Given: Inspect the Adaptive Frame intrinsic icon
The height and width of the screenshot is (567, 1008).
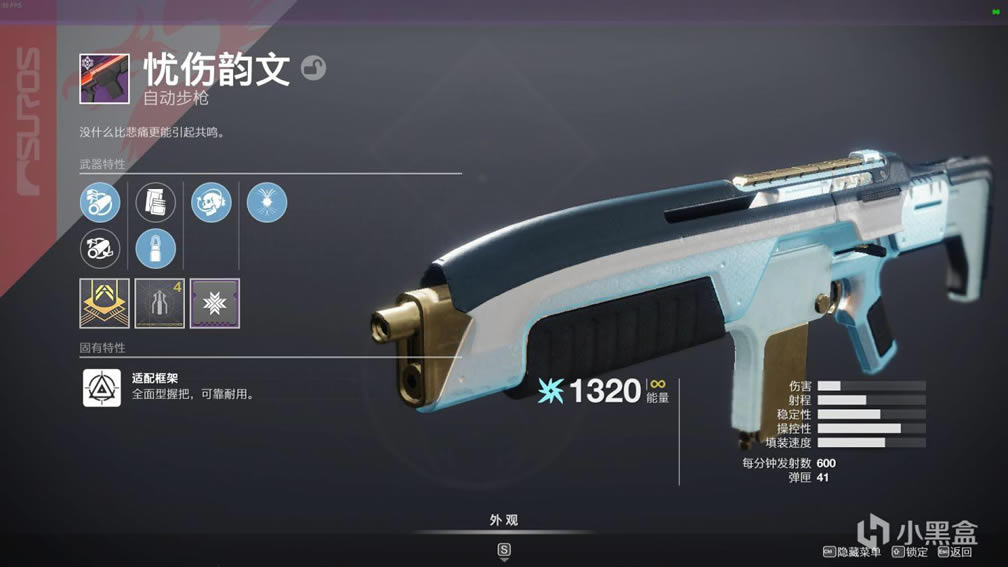Looking at the screenshot, I should click(x=102, y=387).
